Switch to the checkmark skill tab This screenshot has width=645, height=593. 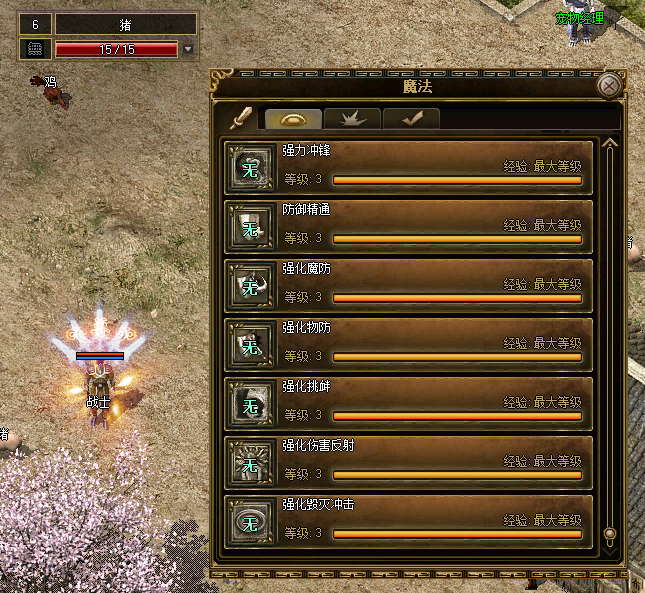(411, 119)
